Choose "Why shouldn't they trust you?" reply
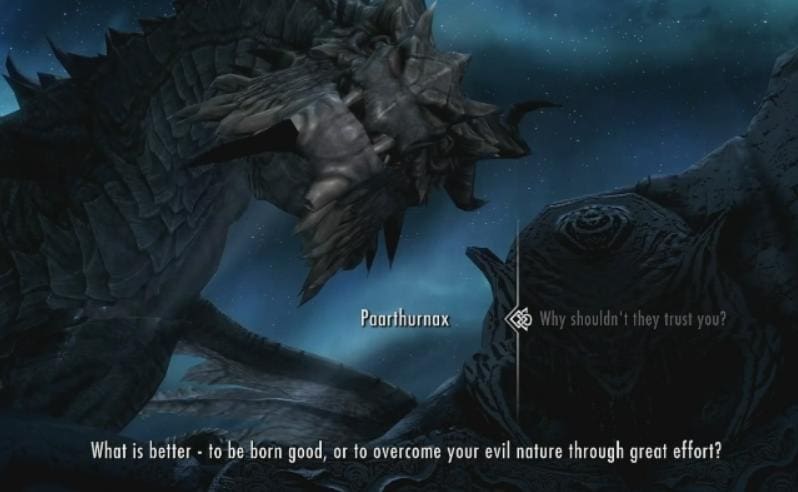The height and width of the screenshot is (492, 798). tap(632, 320)
